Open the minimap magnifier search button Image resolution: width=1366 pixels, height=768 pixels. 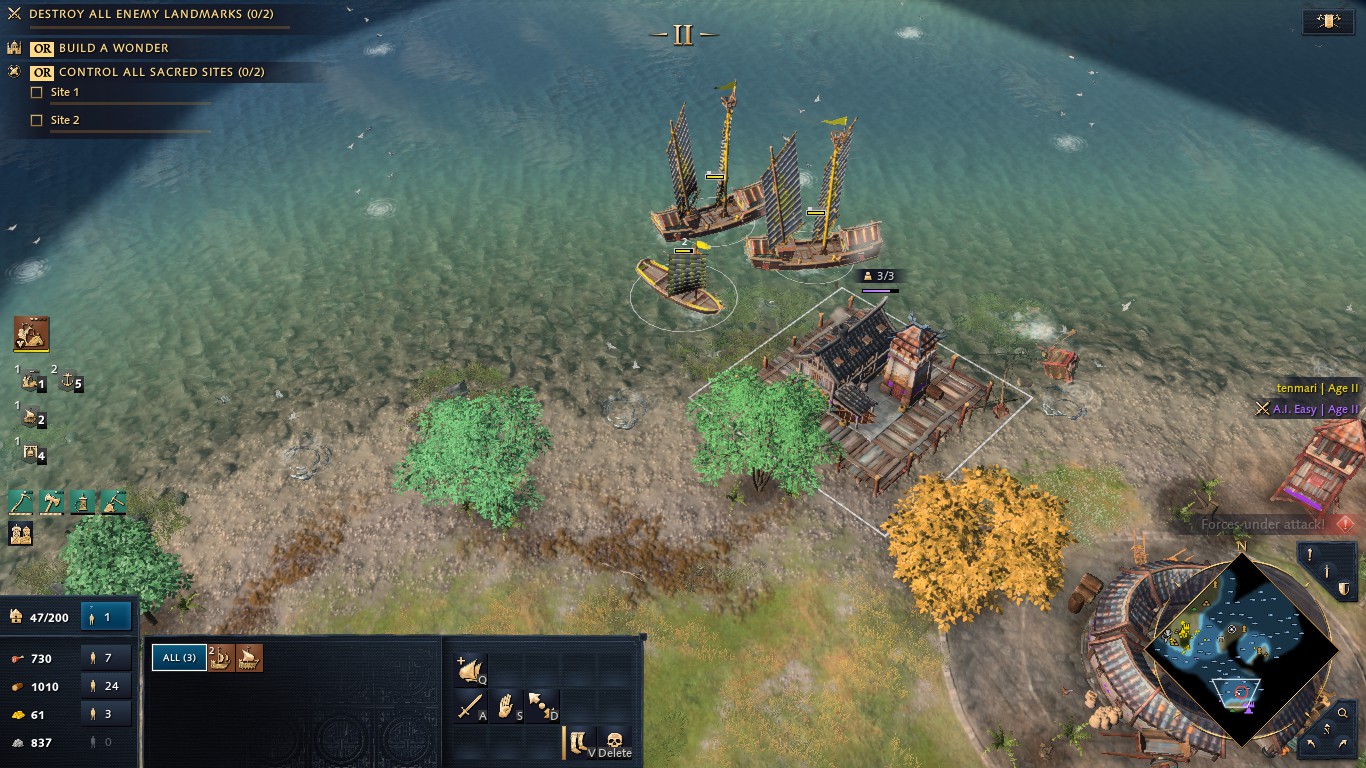[1342, 713]
